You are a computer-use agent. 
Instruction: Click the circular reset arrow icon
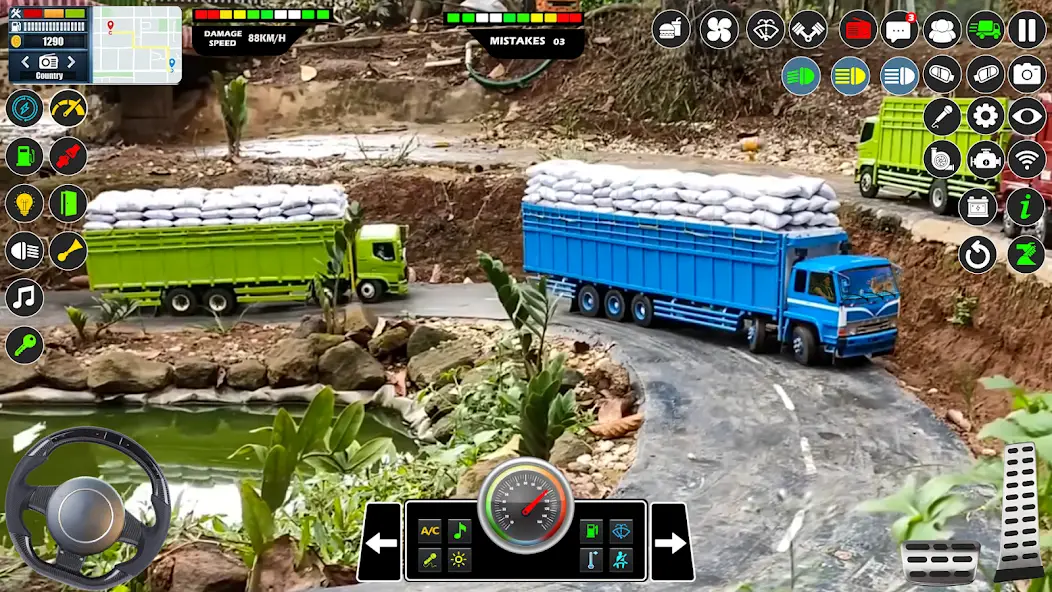(x=978, y=254)
